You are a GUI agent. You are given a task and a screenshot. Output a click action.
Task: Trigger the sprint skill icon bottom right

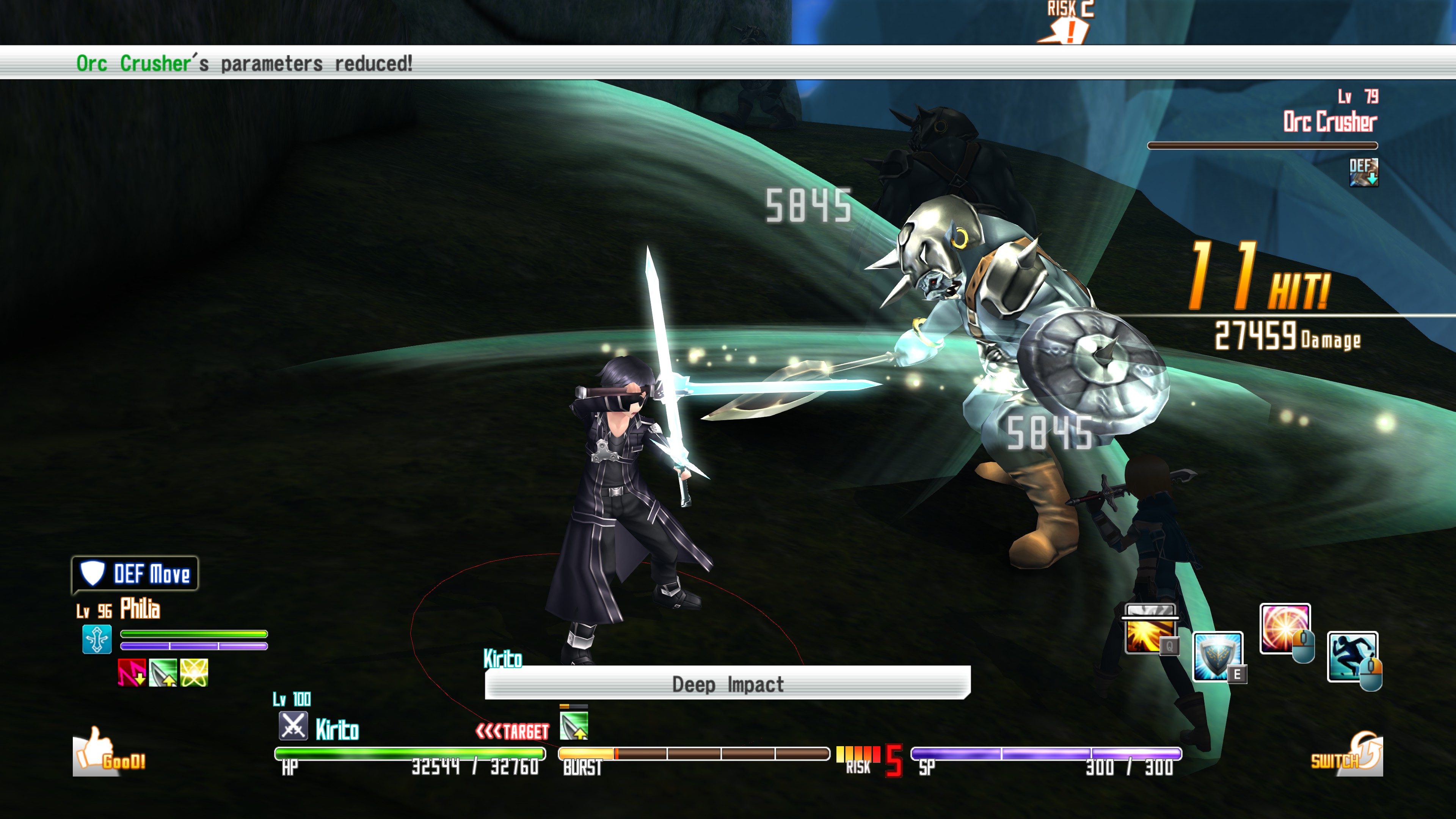(1352, 656)
